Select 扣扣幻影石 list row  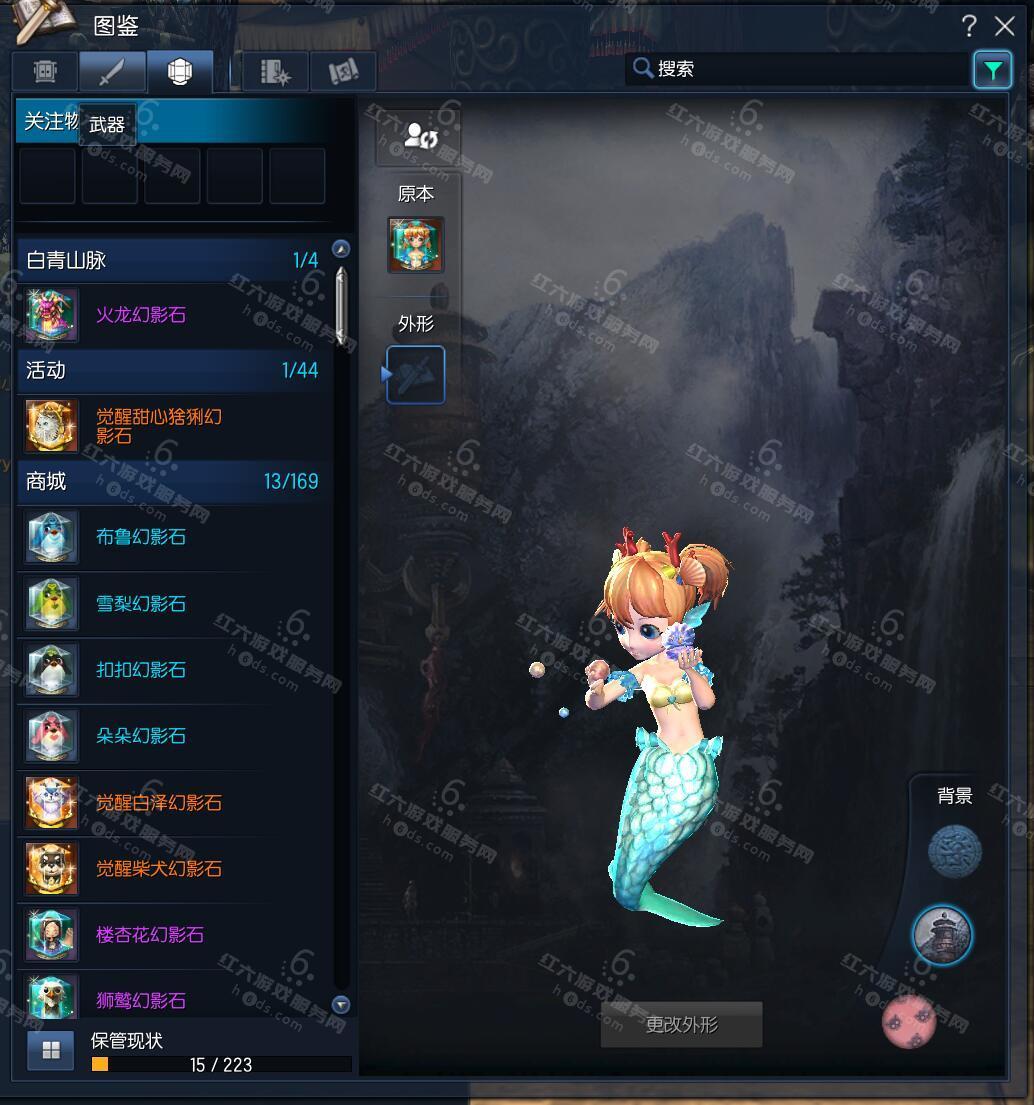pyautogui.click(x=141, y=670)
